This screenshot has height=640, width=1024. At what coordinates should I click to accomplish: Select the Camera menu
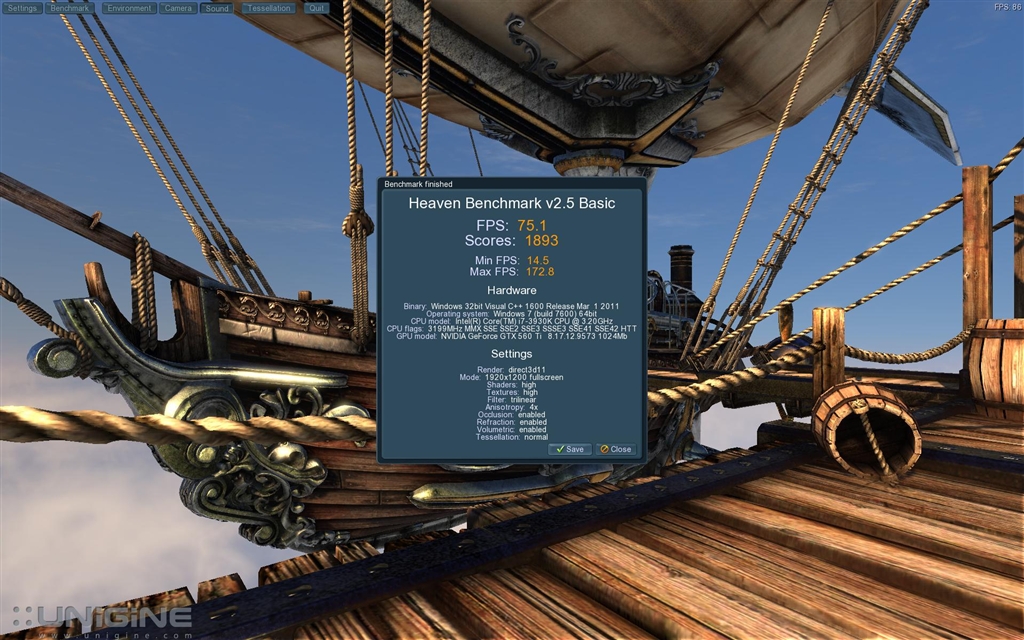click(x=178, y=8)
